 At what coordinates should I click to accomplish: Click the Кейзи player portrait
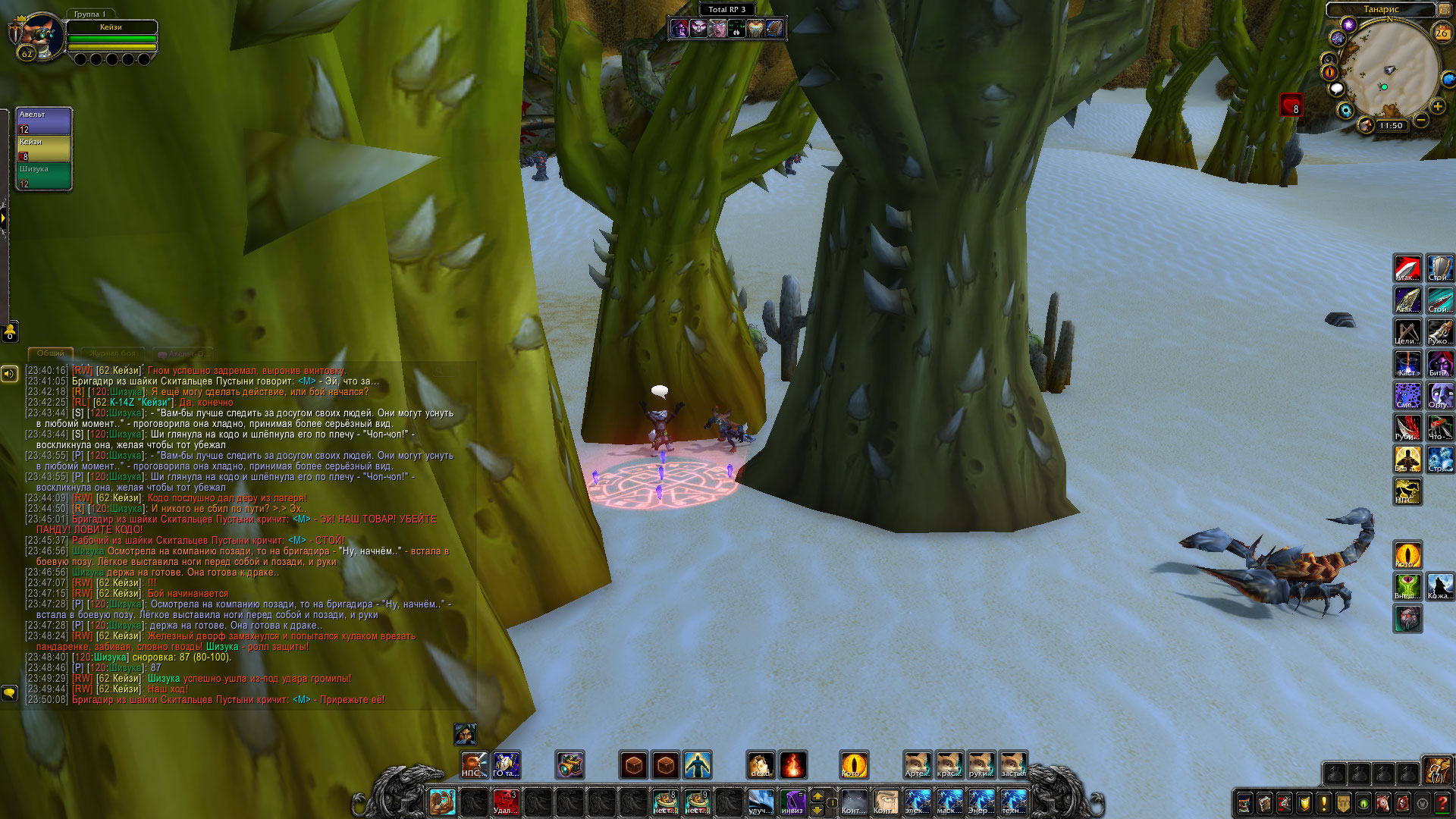click(38, 36)
